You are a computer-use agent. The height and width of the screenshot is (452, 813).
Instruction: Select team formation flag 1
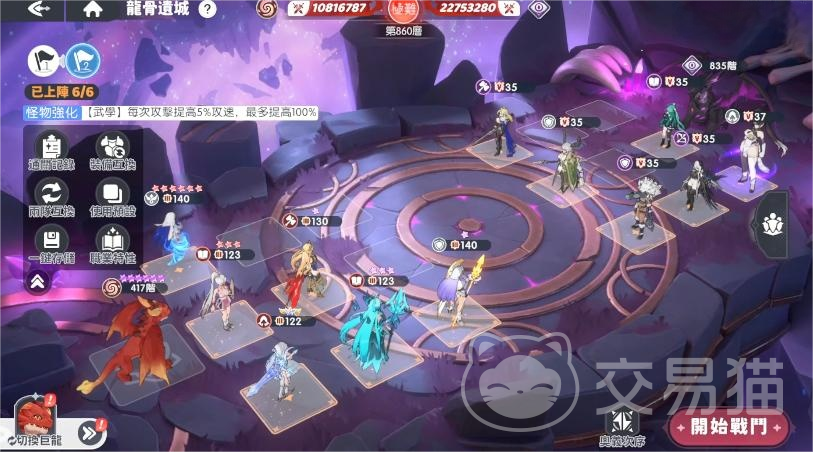45,62
